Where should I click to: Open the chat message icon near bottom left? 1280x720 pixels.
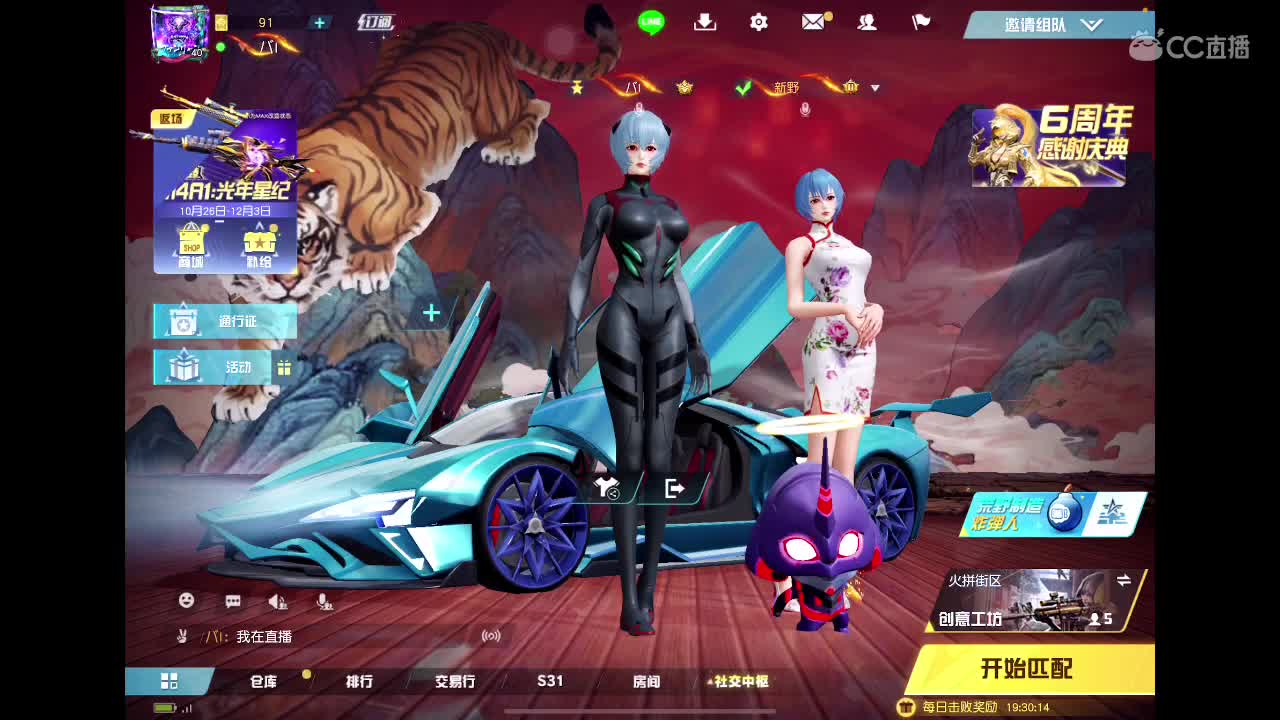coord(231,600)
